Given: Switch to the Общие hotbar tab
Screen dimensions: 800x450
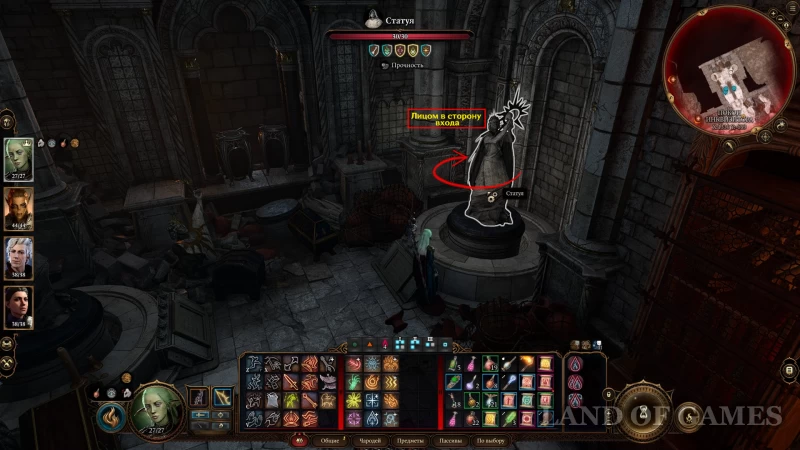Looking at the screenshot, I should pos(329,440).
